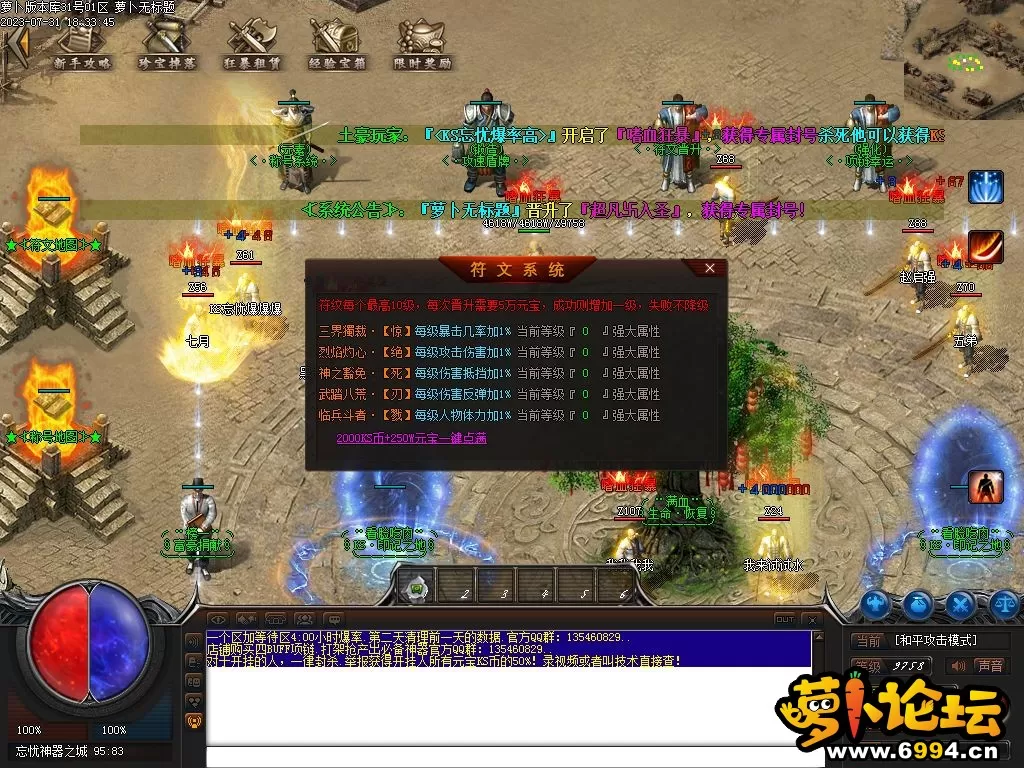The image size is (1024, 768).
Task: Open the 珍宝掉落 treasure drops menu
Action: (166, 44)
